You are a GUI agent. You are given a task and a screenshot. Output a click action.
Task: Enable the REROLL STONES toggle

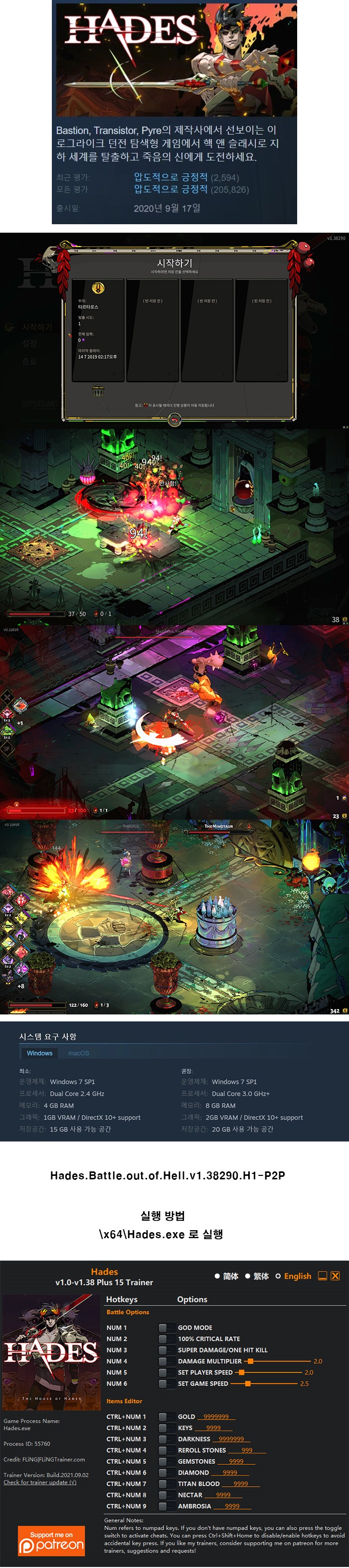(163, 1450)
